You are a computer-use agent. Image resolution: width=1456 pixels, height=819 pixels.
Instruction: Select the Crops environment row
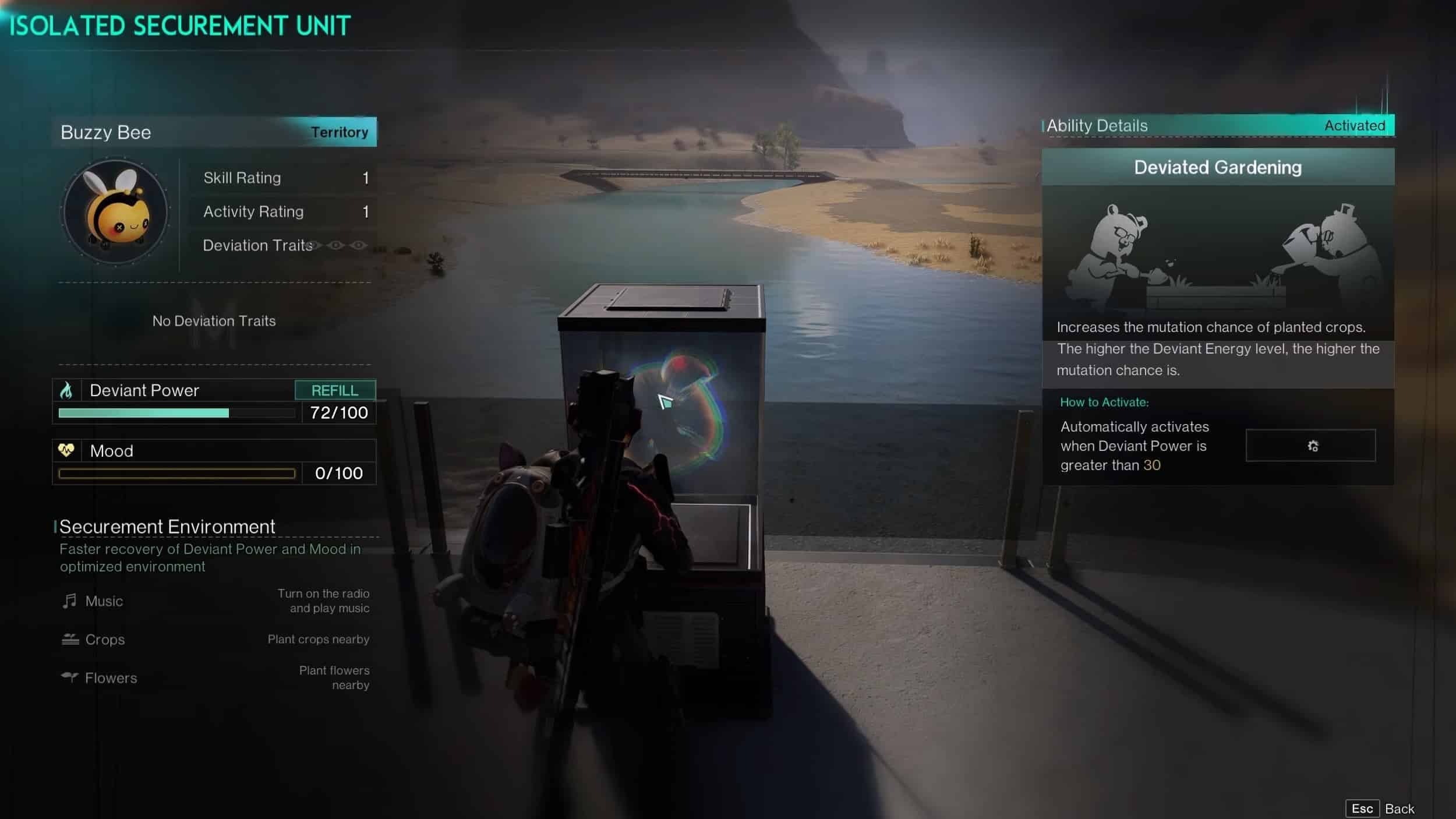pyautogui.click(x=214, y=639)
